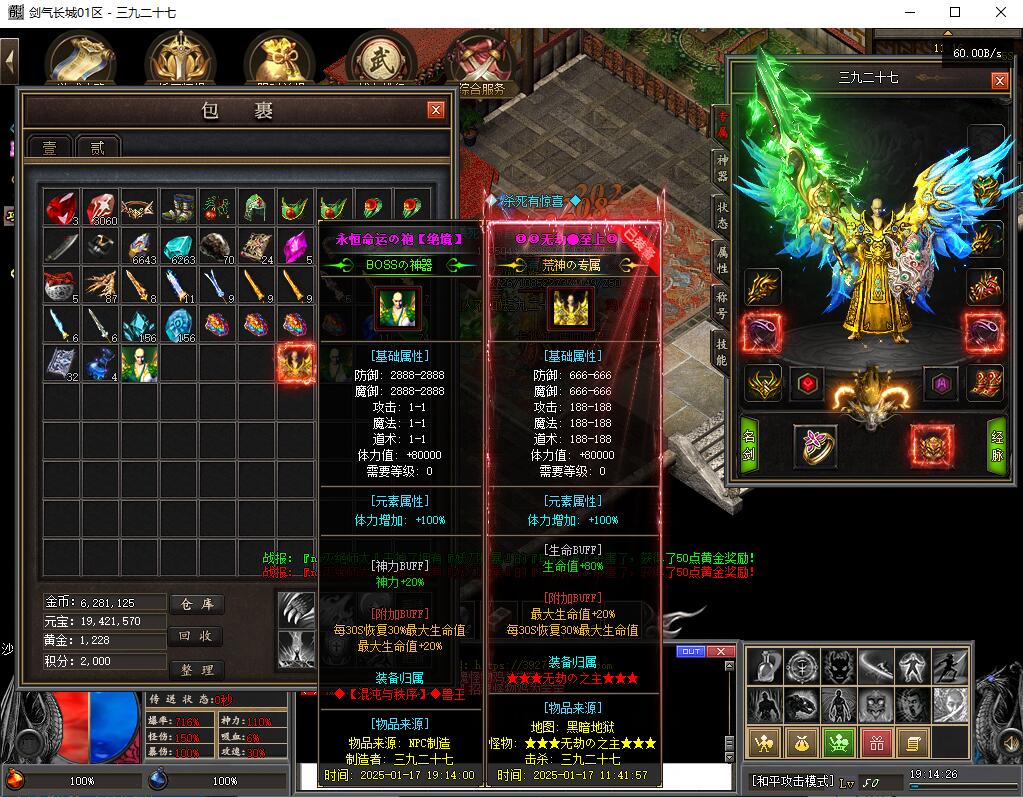Select the glowing red-framed golden robe slot

coord(295,364)
